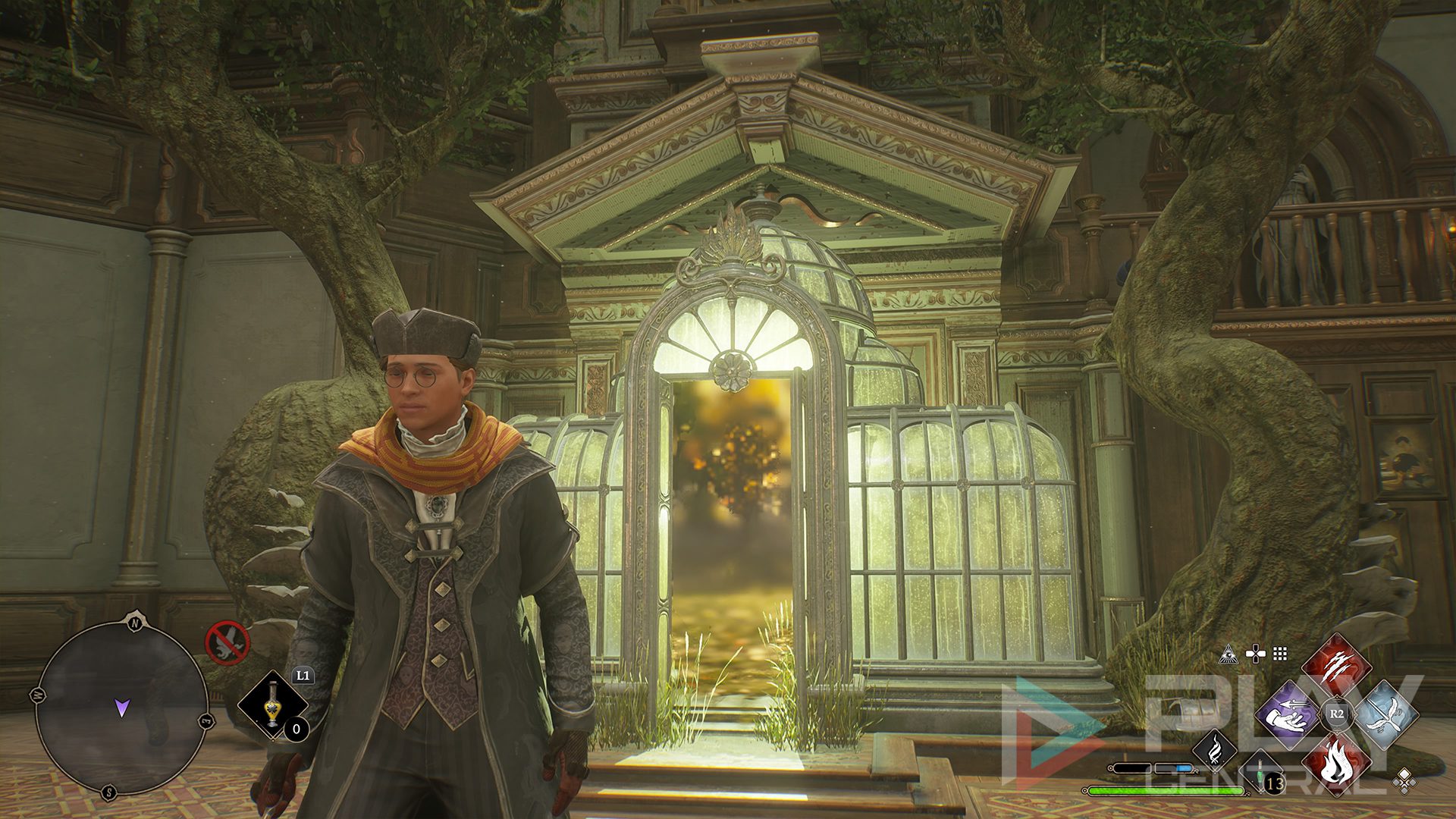Click the circular minimap compass
1456x819 pixels.
pyautogui.click(x=121, y=708)
